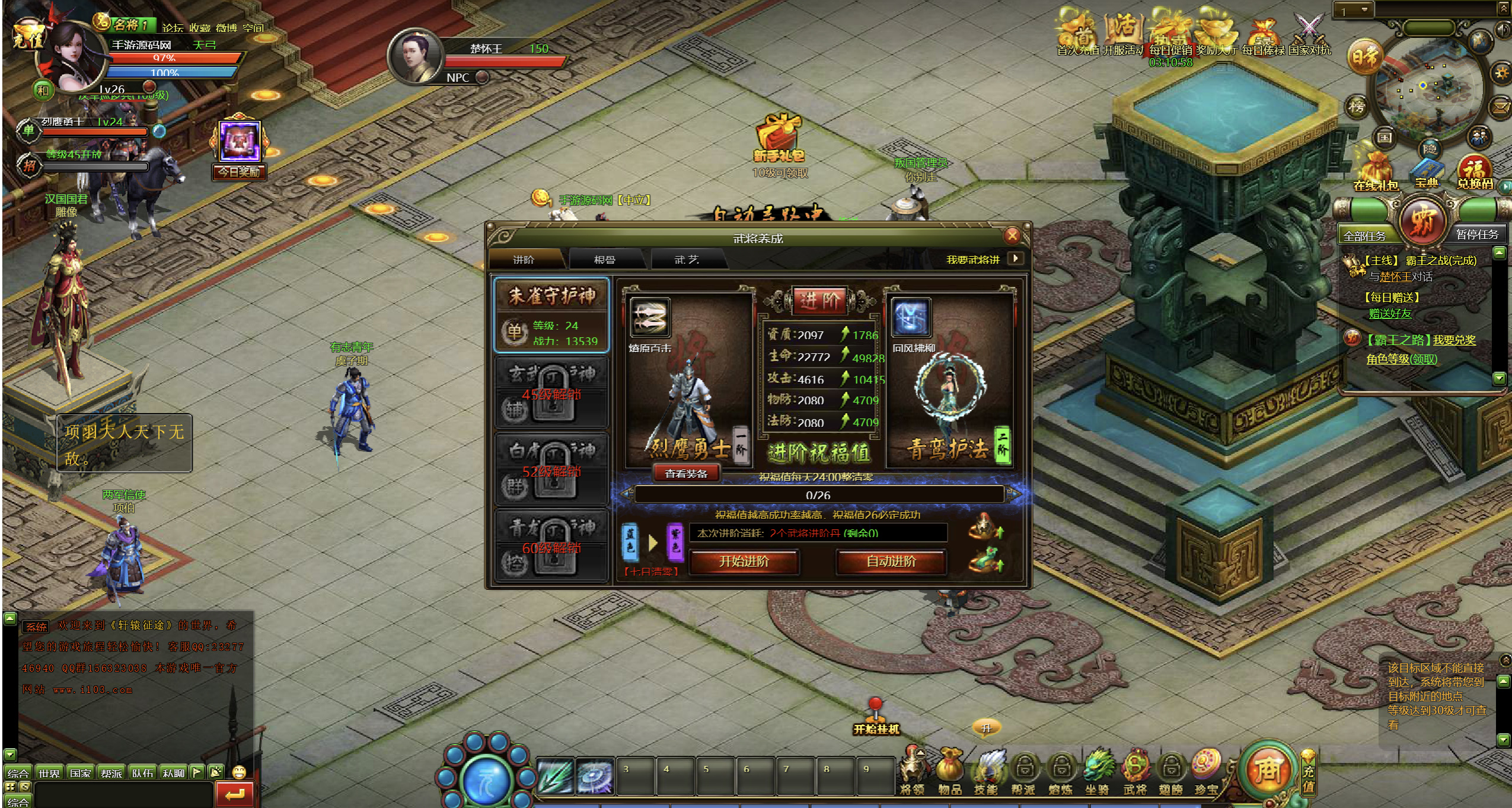Follow the 赠送好友 quest link
1512x808 pixels.
(x=1390, y=314)
